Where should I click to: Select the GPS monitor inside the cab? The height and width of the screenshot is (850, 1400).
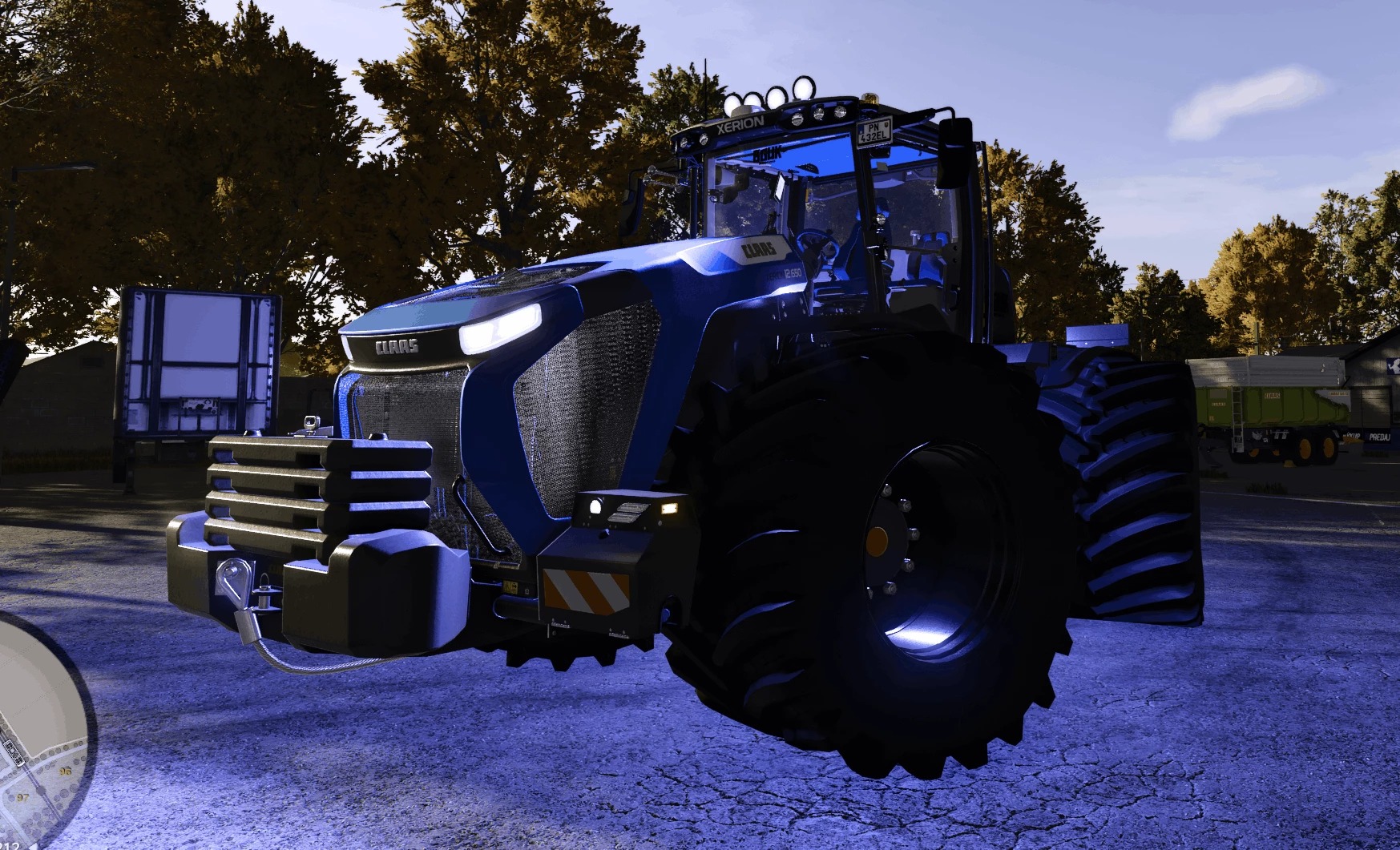coord(779,187)
